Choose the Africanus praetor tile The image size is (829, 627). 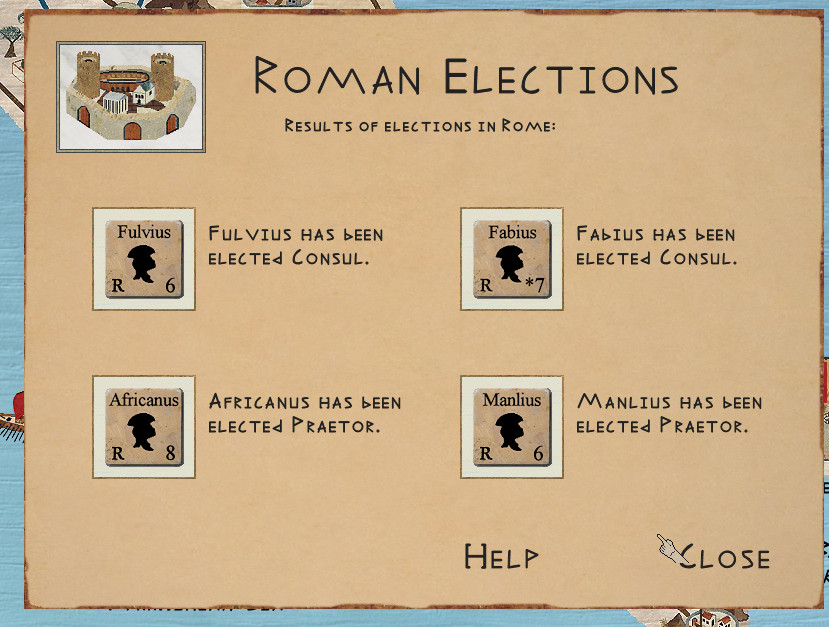pyautogui.click(x=144, y=427)
